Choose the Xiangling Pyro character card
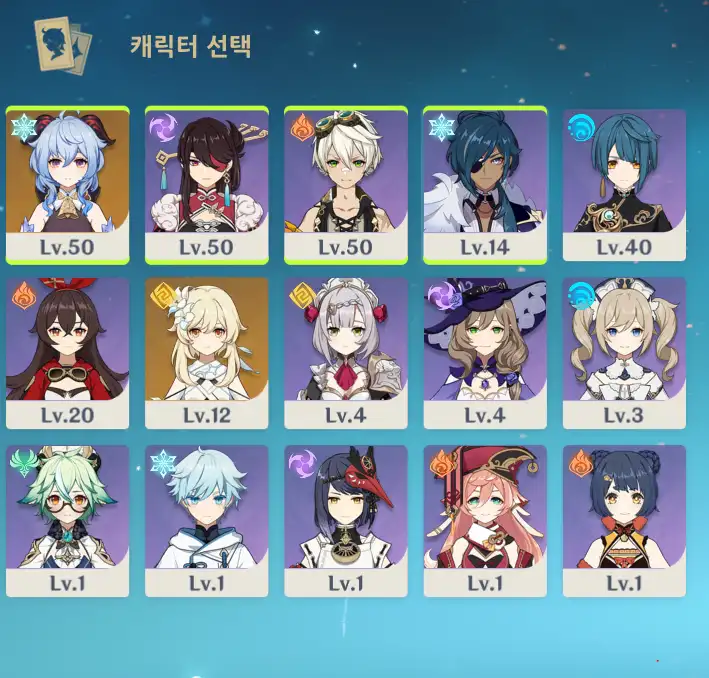The height and width of the screenshot is (678, 709). [x=624, y=520]
